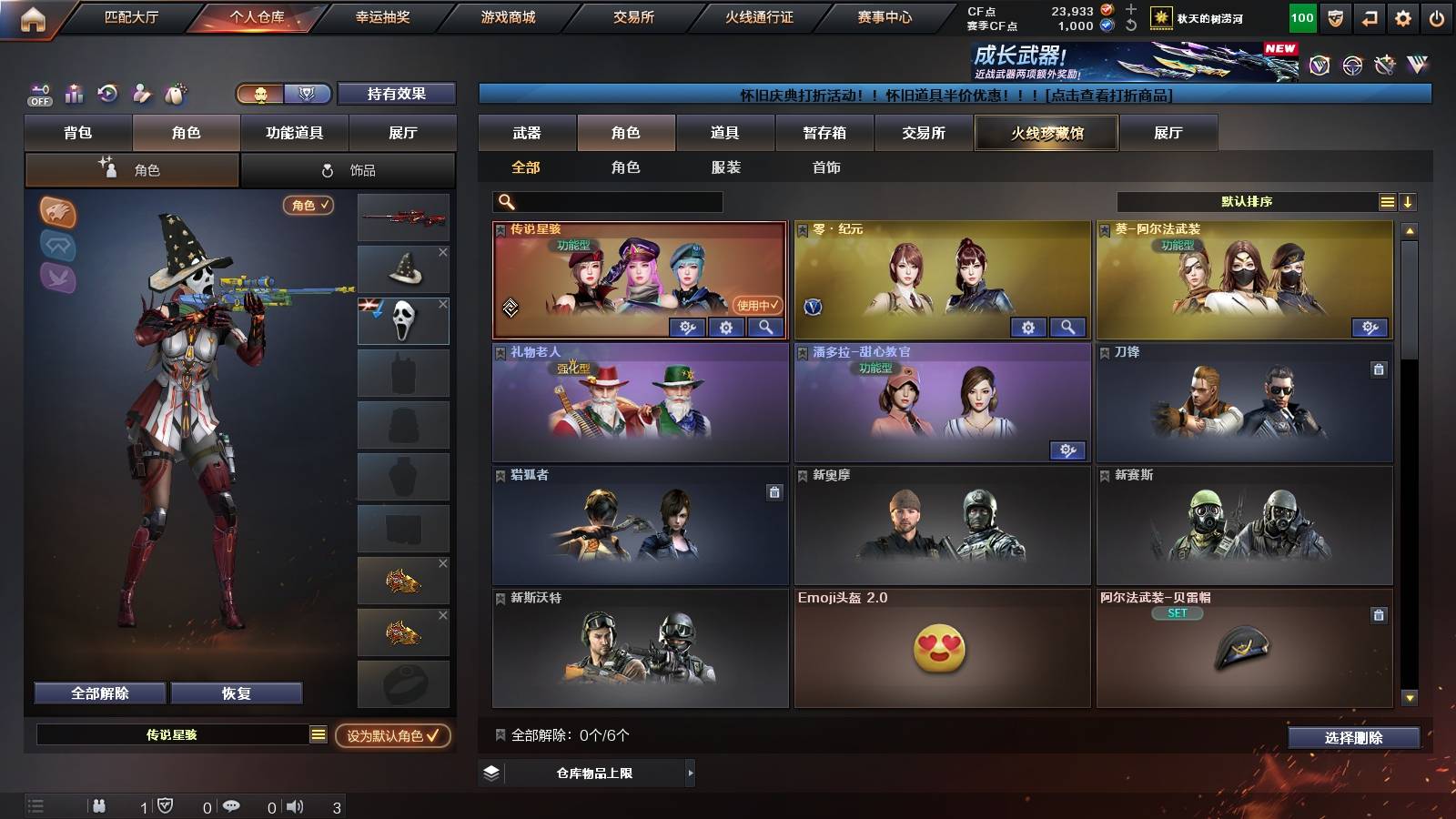1456x819 pixels.
Task: Switch to the 游戏商城 tab
Action: click(x=509, y=16)
